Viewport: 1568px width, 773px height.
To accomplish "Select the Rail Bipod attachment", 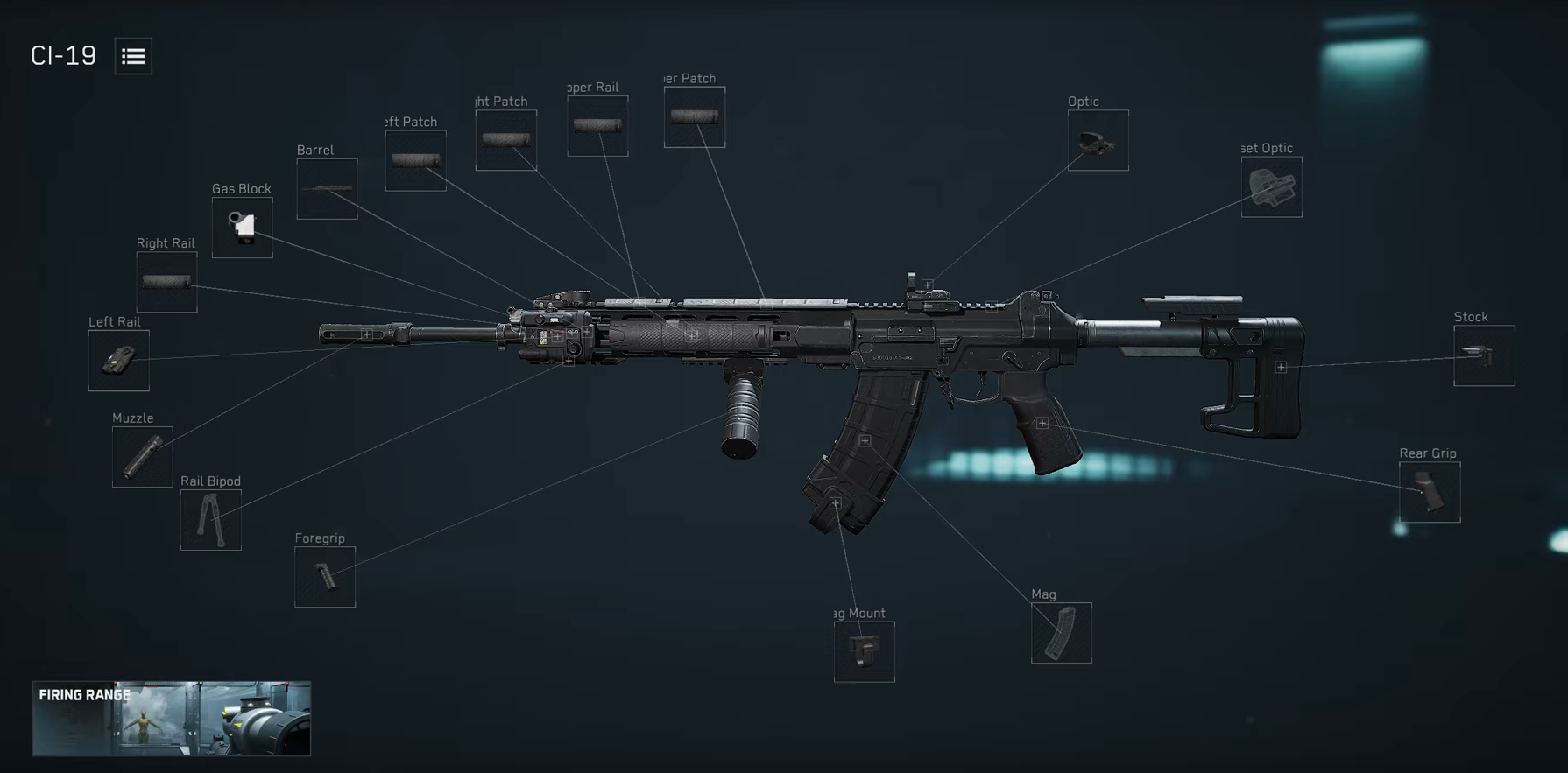I will pyautogui.click(x=210, y=520).
